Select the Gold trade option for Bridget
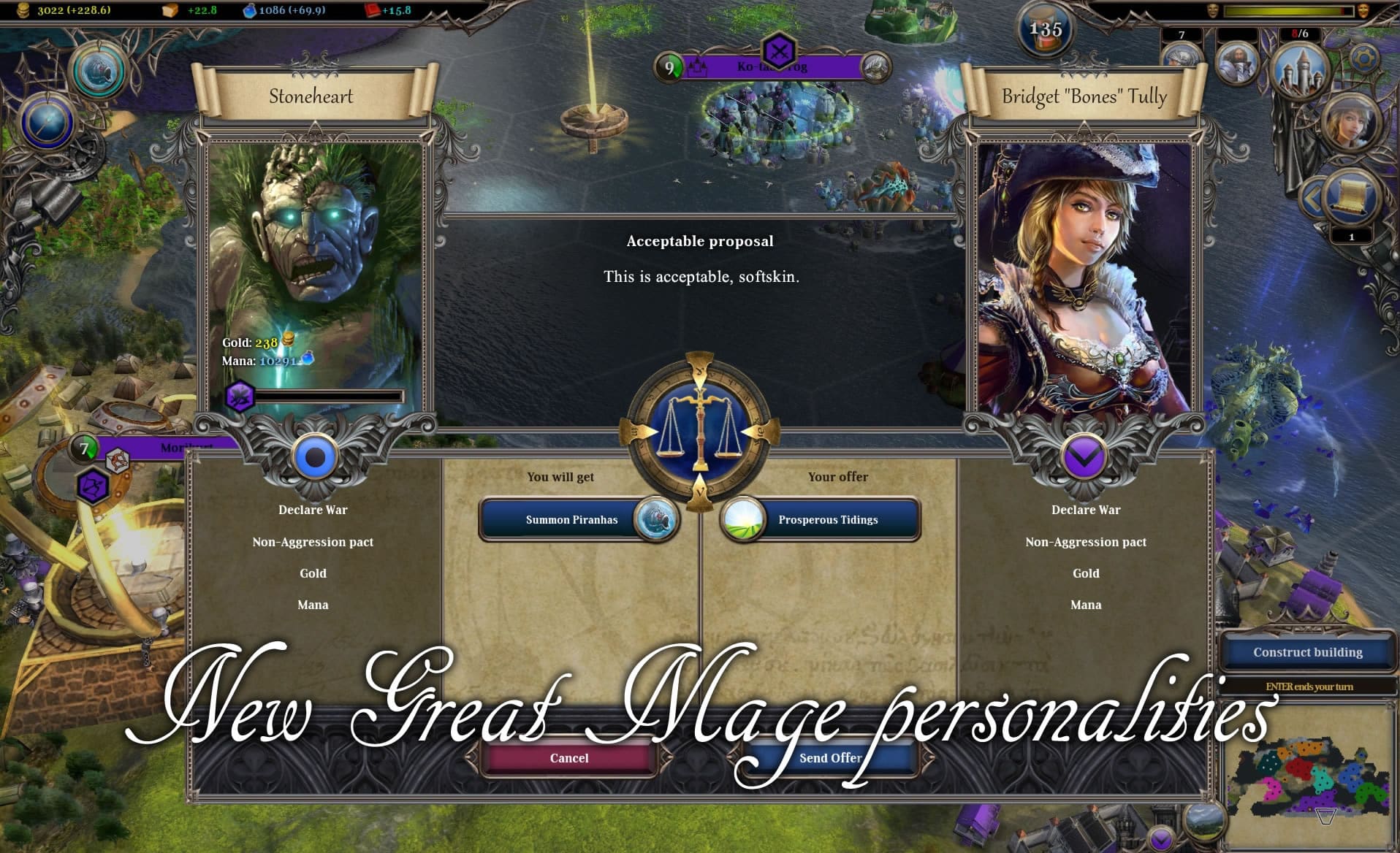1400x853 pixels. (x=1086, y=573)
